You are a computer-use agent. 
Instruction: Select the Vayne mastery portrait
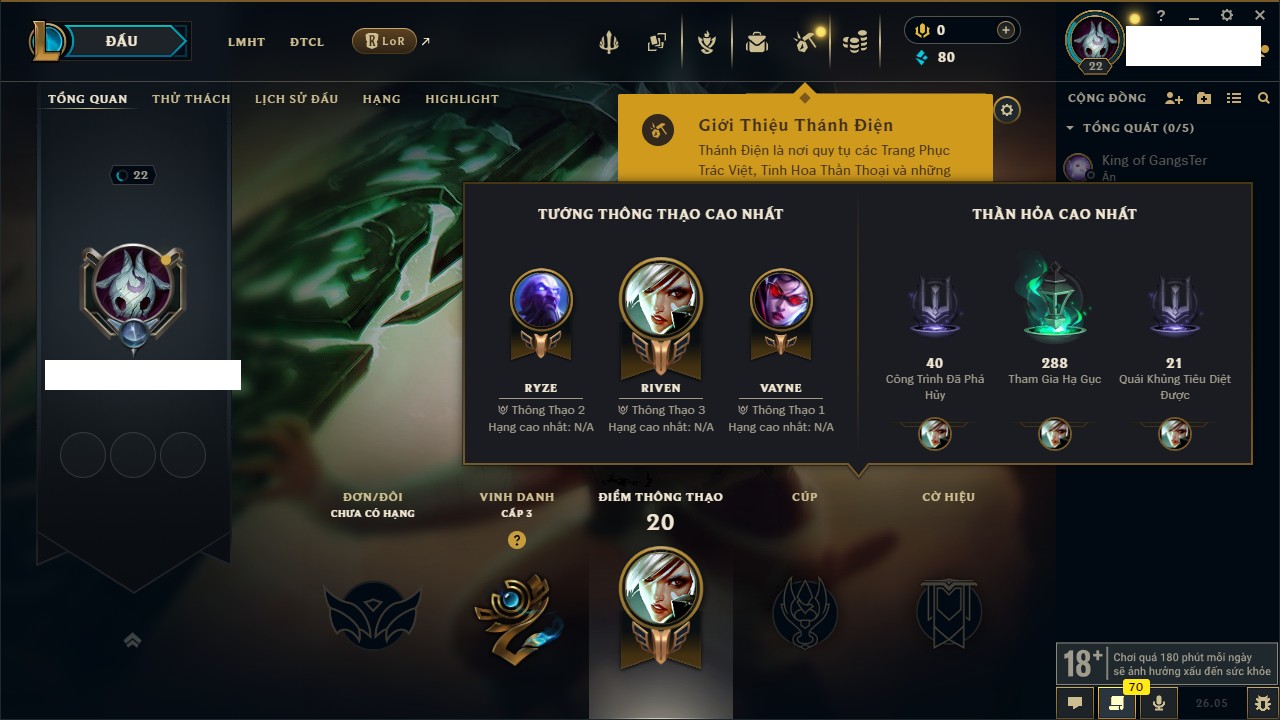pyautogui.click(x=781, y=300)
